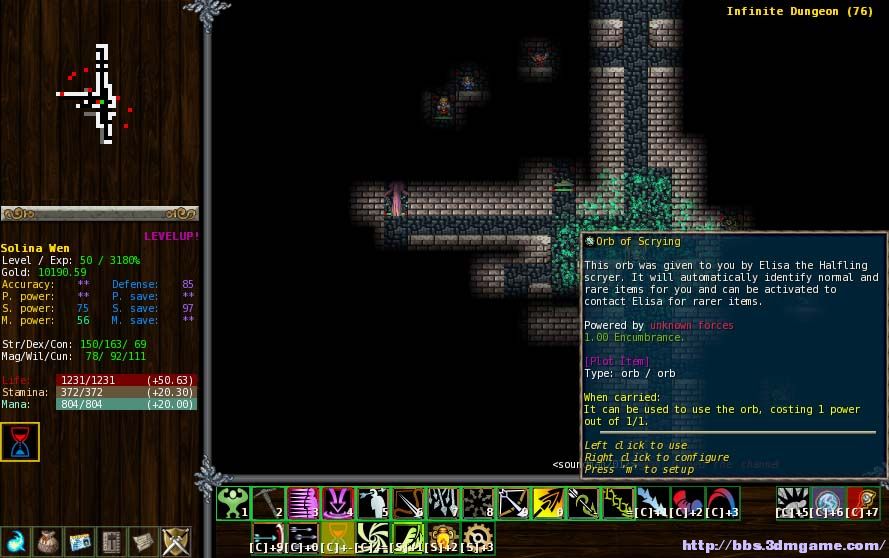This screenshot has height=558, width=889.
Task: Open the game menu tombstone icon
Action: (112, 541)
